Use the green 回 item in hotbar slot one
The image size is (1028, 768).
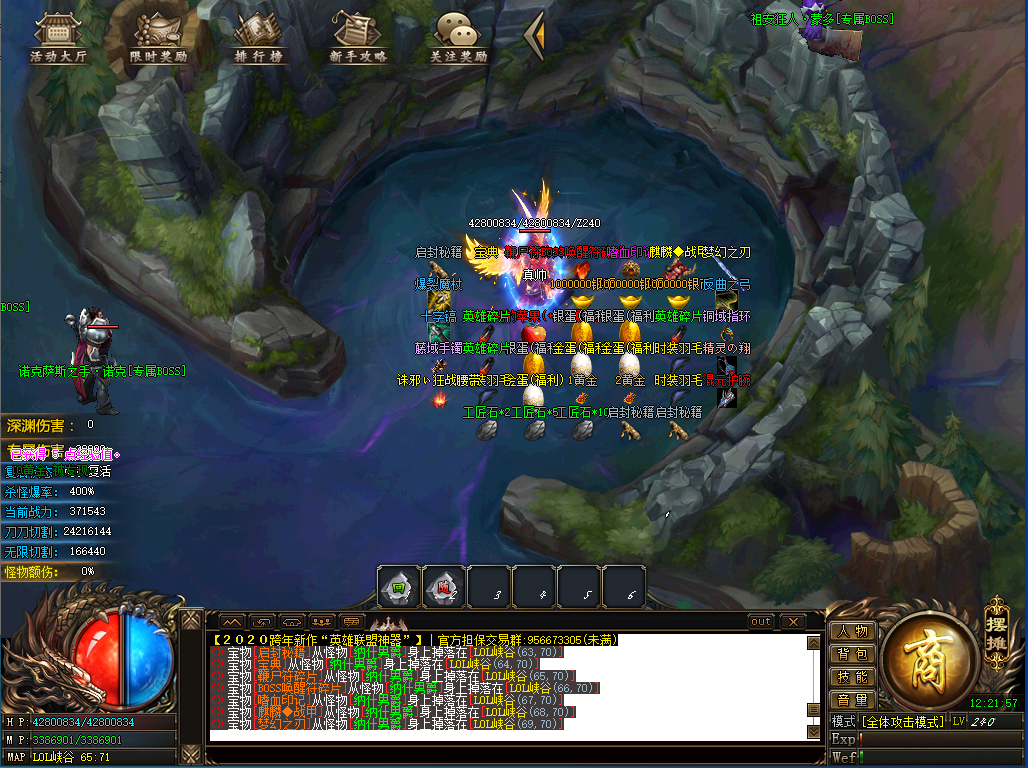click(399, 587)
